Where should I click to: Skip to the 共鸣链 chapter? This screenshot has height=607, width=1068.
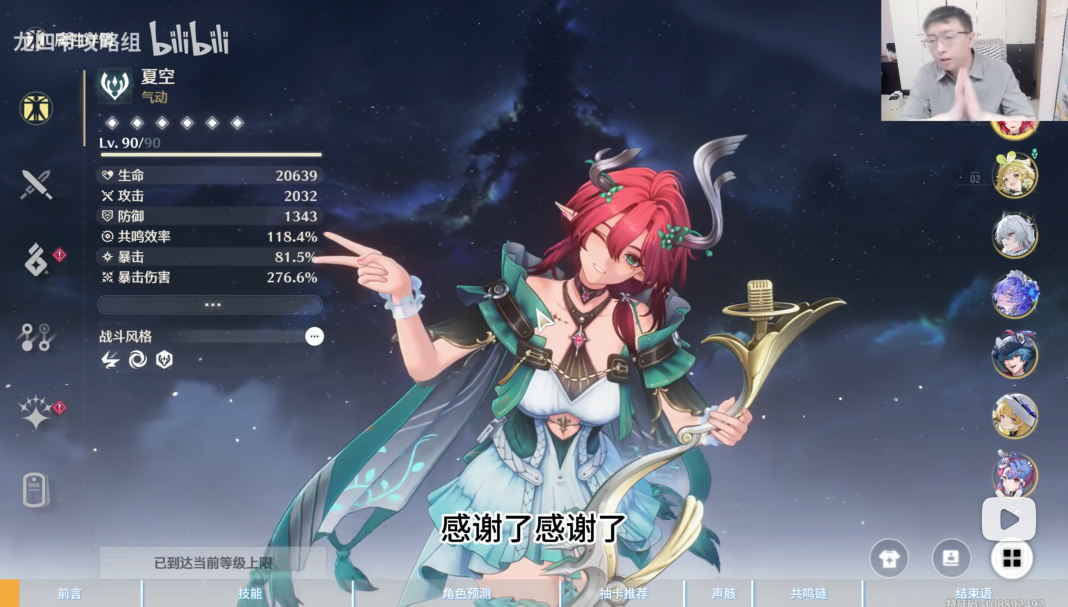coord(808,594)
